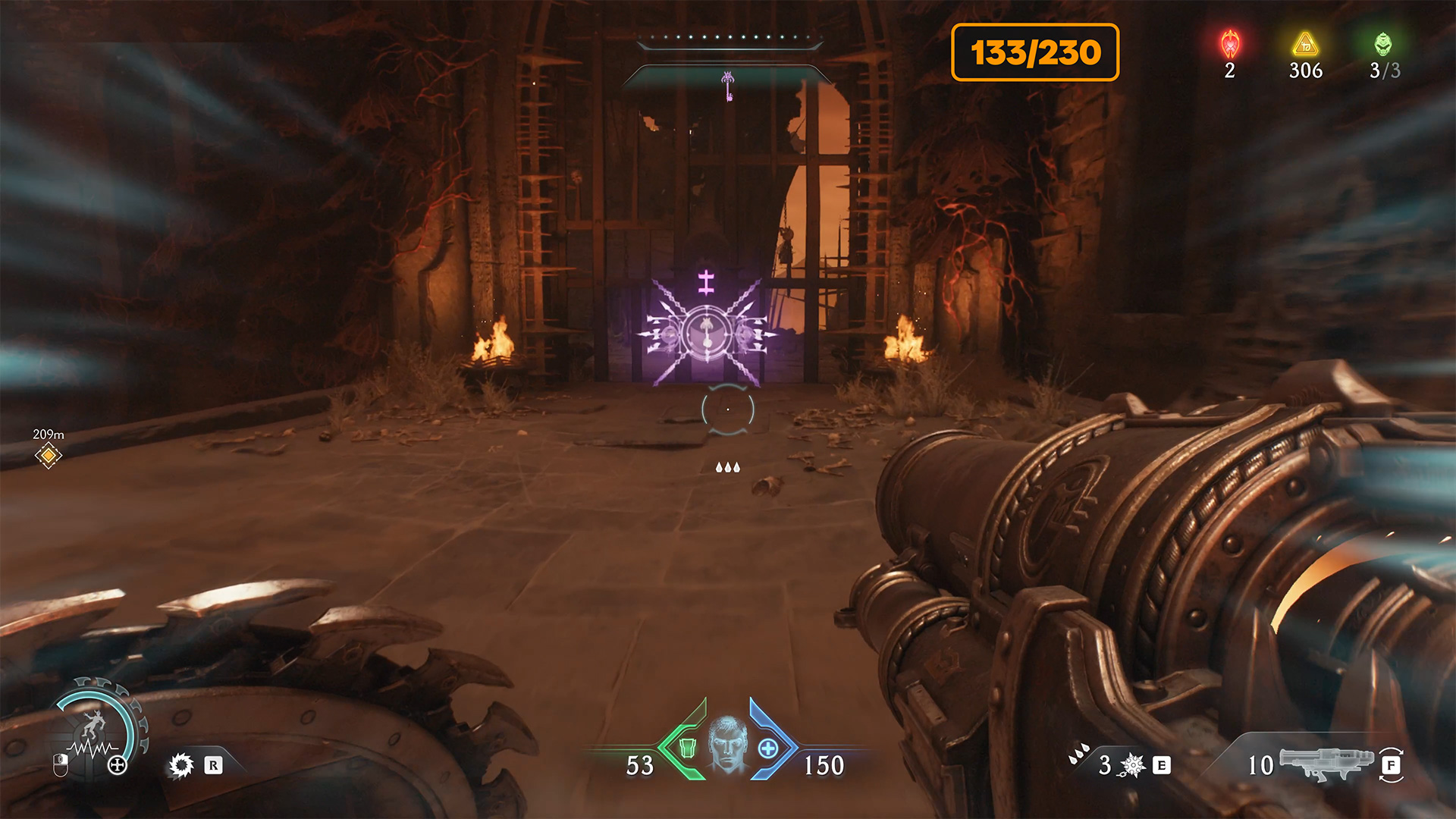Activate the shield saw ability icon
The height and width of the screenshot is (819, 1456).
[x=181, y=765]
